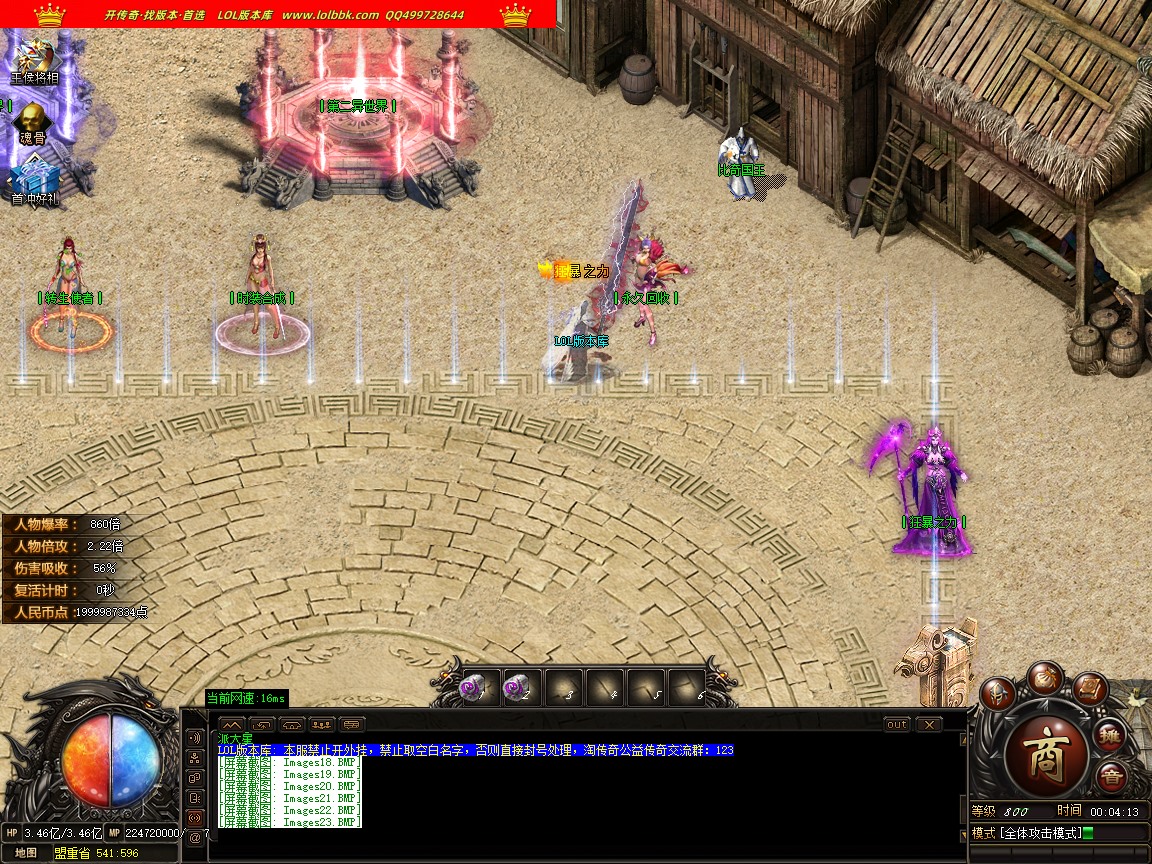Select the Images23.BMP screenshot chat line
The height and width of the screenshot is (864, 1152).
pos(290,822)
